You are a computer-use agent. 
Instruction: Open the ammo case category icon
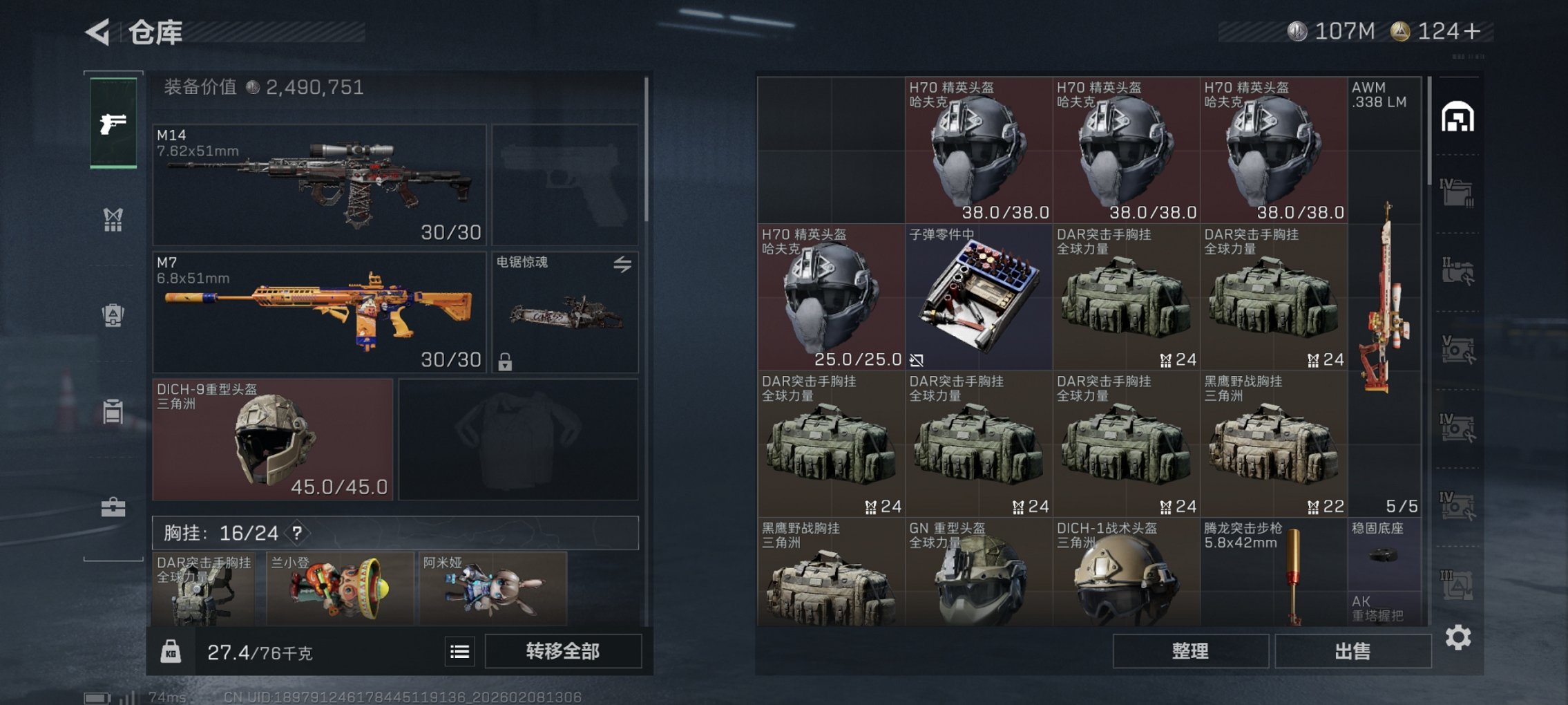113,411
